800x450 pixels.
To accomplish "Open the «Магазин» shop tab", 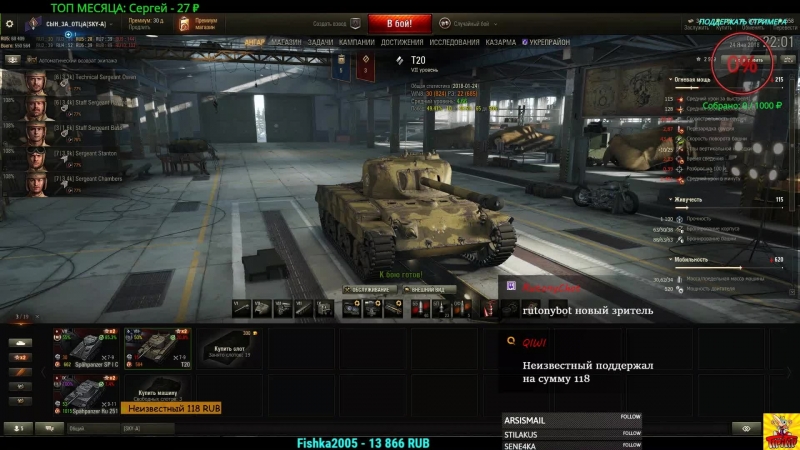I will [286, 43].
